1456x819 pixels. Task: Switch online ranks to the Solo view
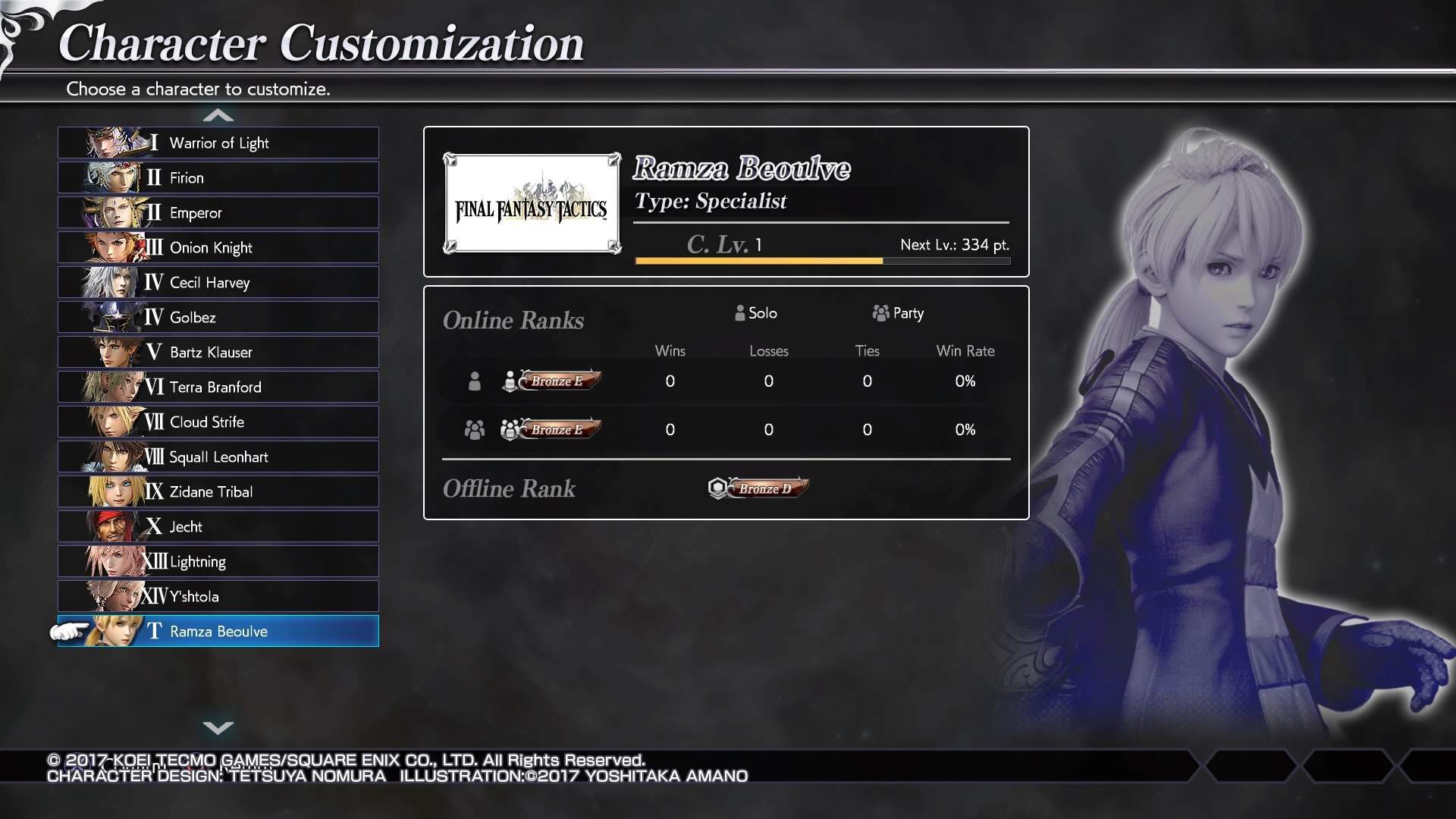pyautogui.click(x=756, y=313)
